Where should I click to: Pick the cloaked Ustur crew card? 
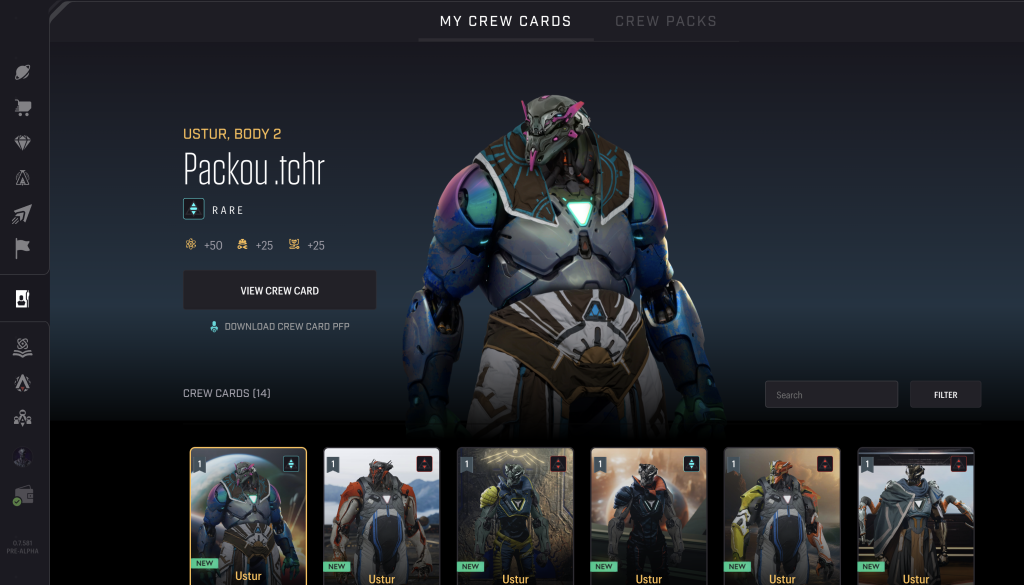pyautogui.click(x=915, y=515)
